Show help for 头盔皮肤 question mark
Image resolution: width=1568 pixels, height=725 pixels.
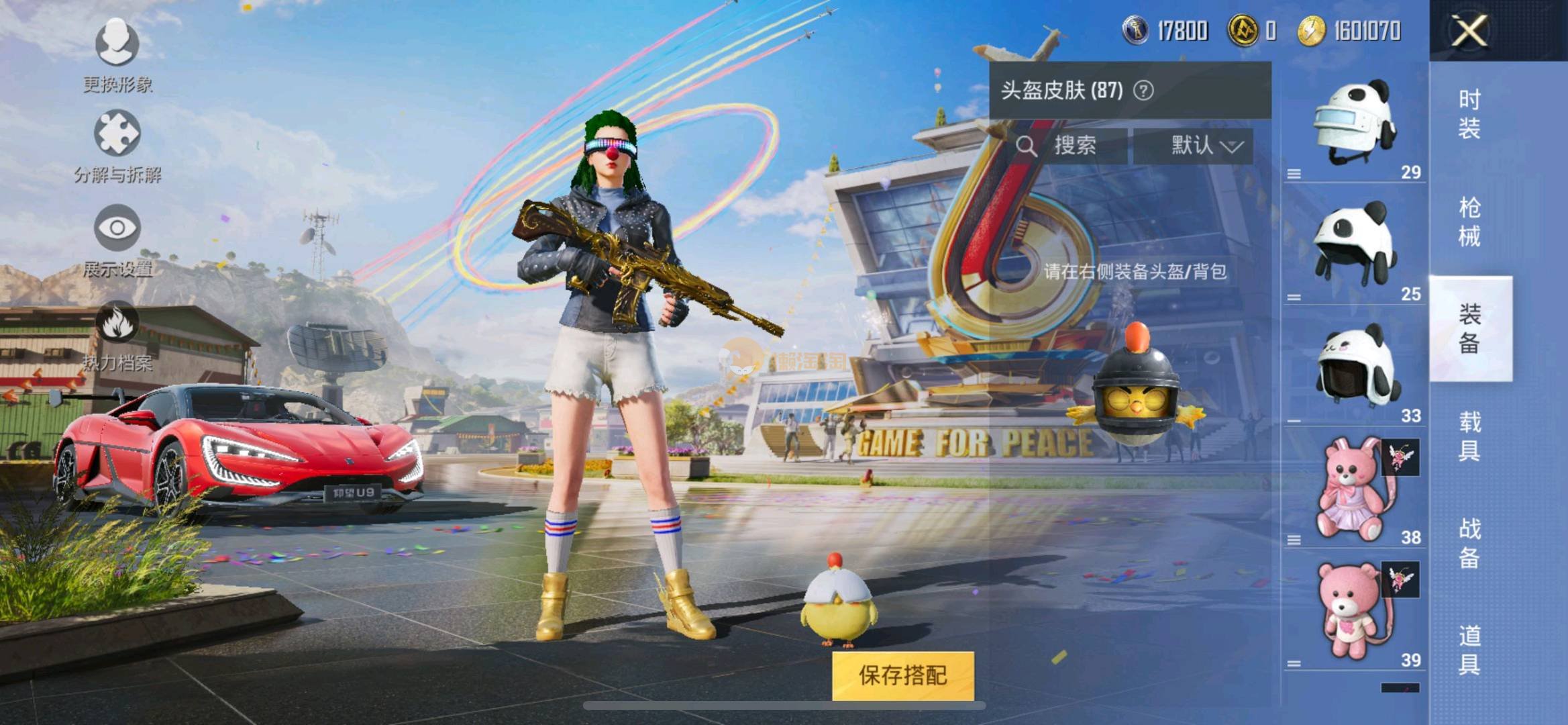point(1143,90)
